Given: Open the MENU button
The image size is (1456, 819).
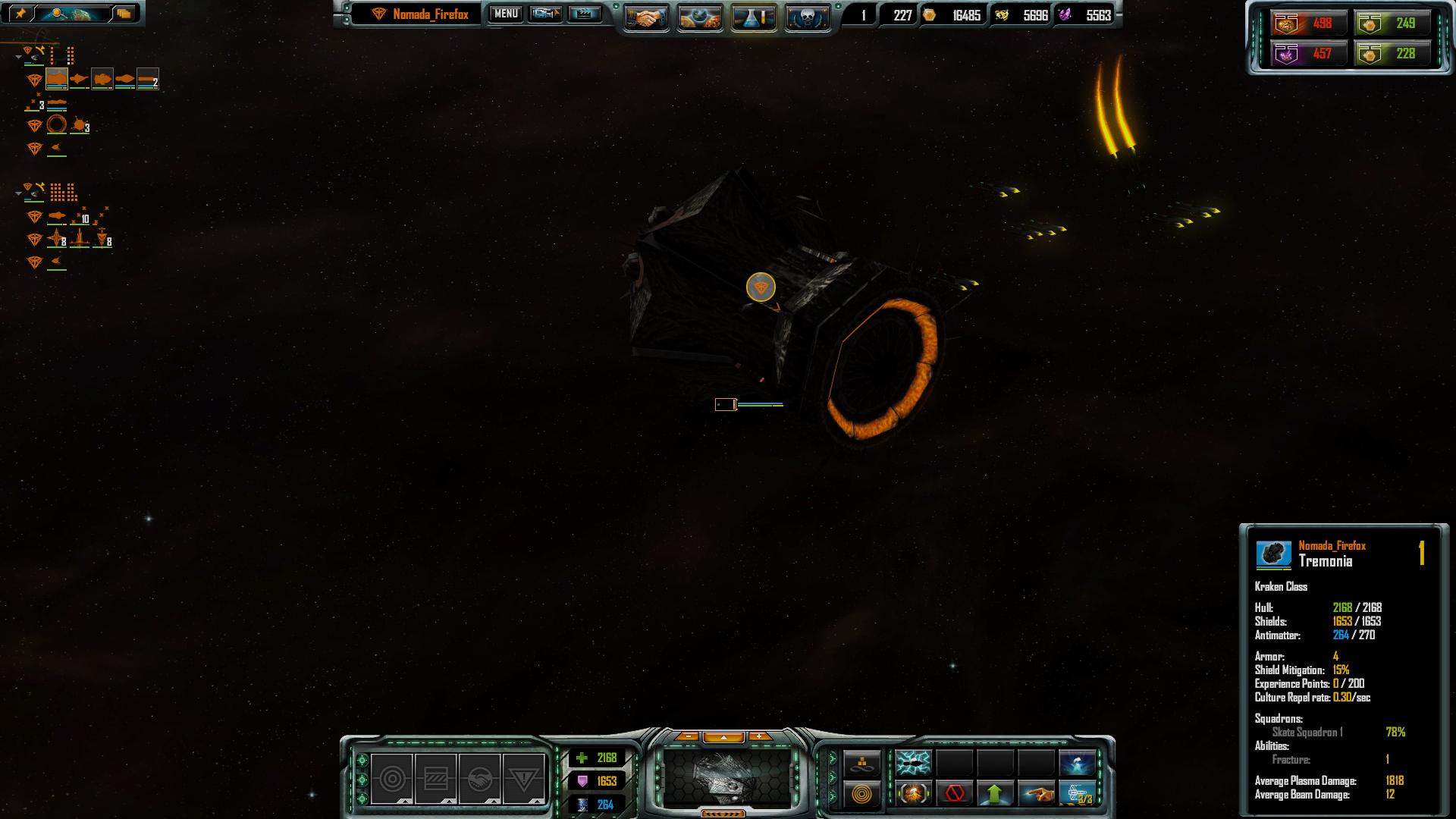Looking at the screenshot, I should [x=506, y=14].
